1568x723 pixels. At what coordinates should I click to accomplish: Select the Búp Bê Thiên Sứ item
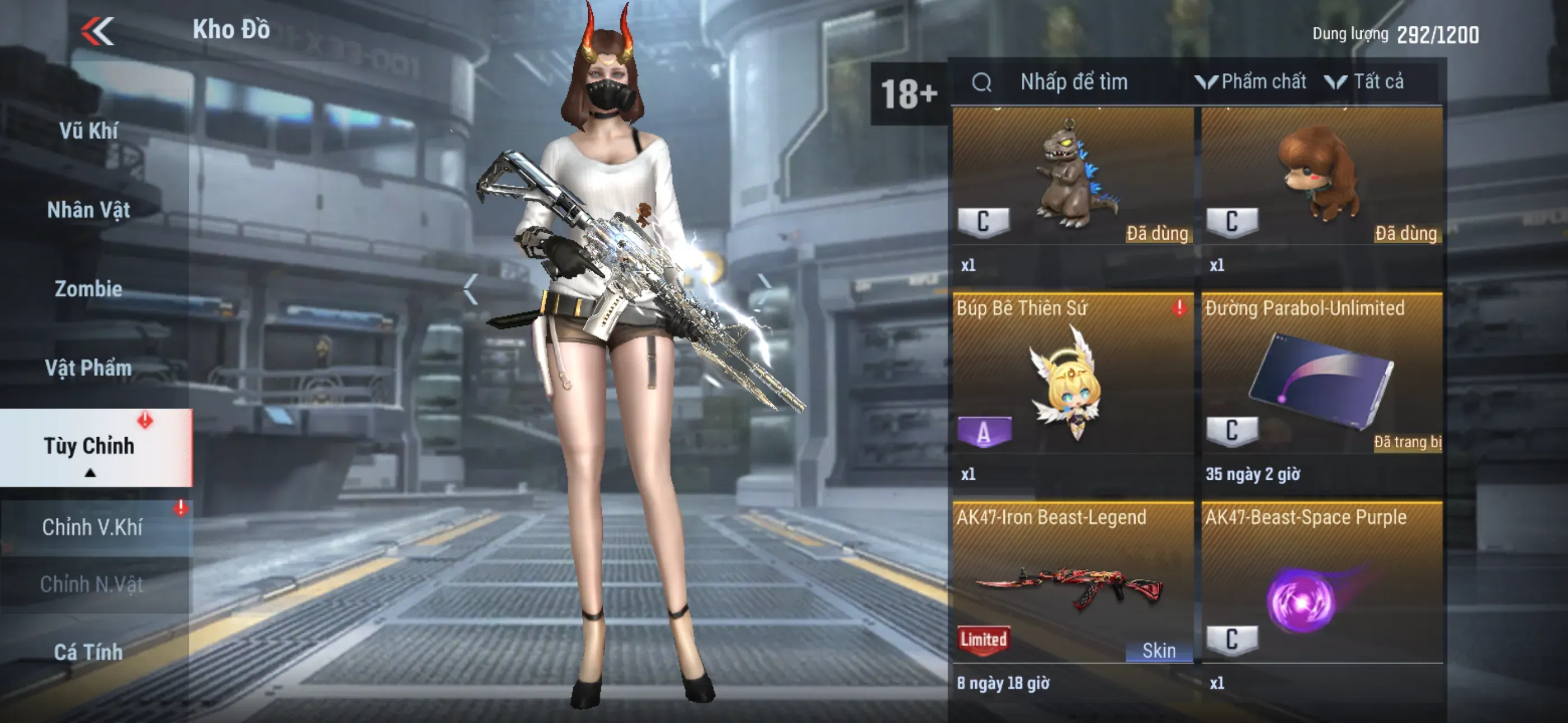pos(1072,383)
